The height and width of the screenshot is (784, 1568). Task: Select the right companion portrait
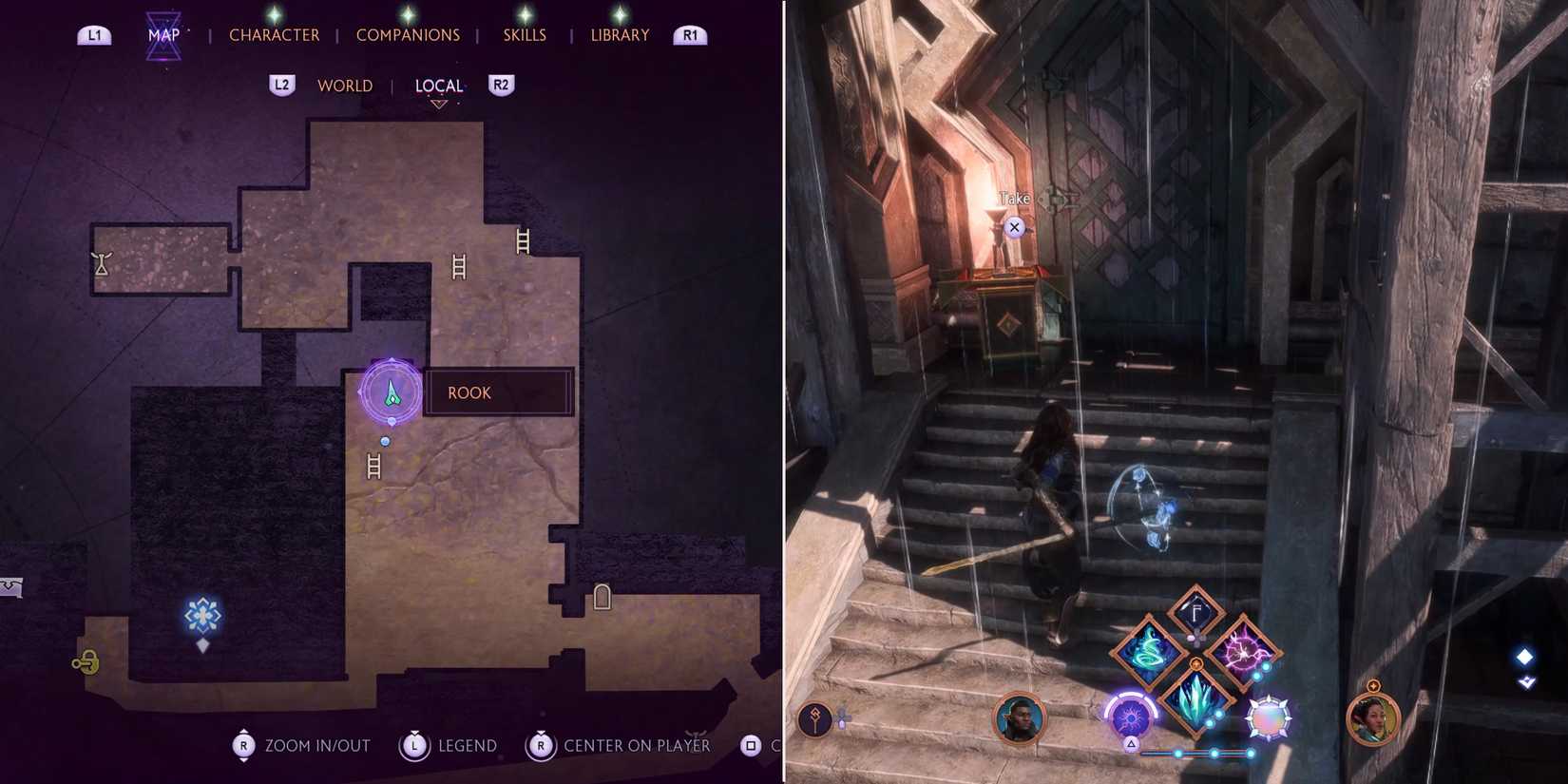click(x=1373, y=719)
